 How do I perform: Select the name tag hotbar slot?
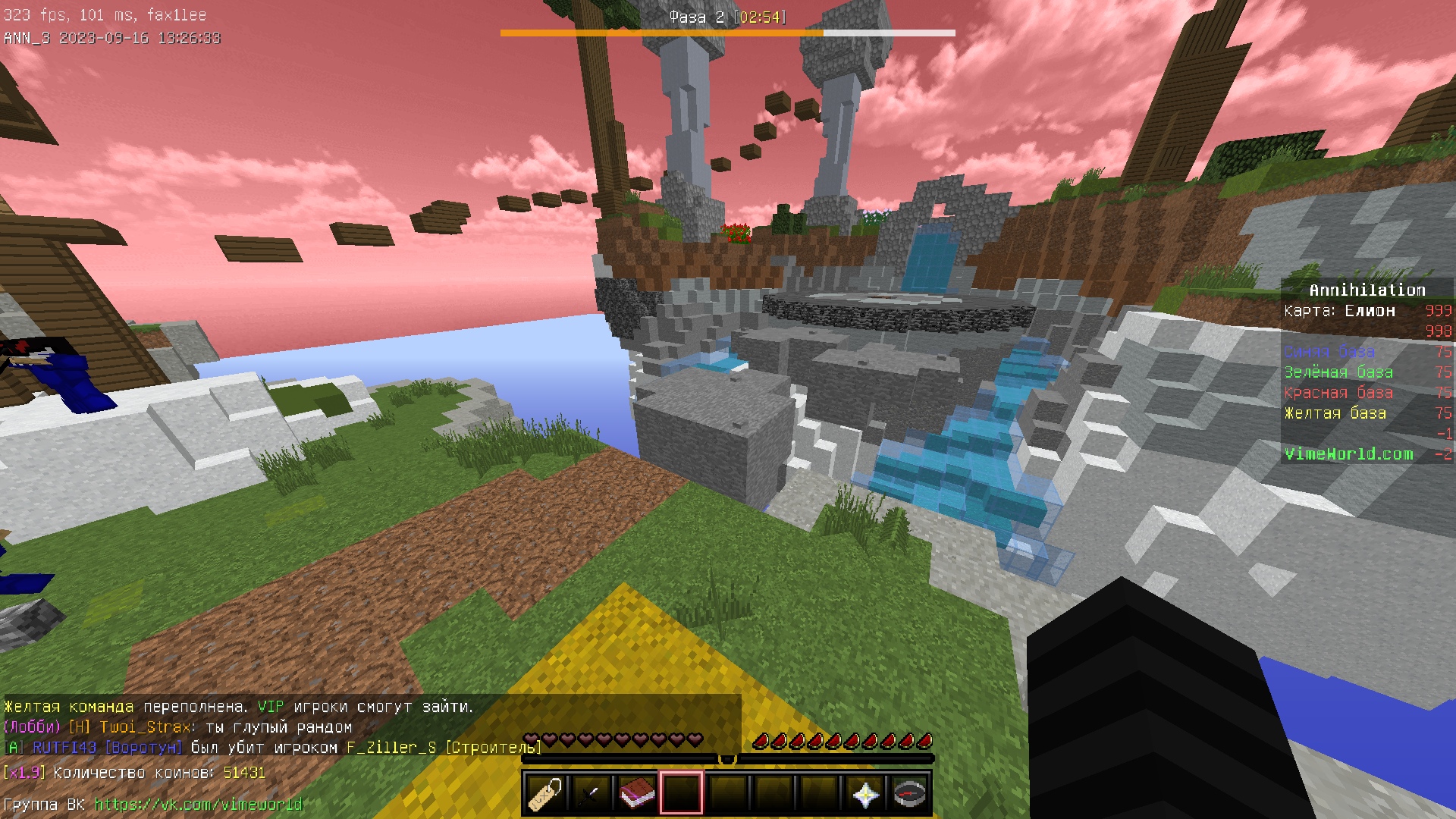545,794
